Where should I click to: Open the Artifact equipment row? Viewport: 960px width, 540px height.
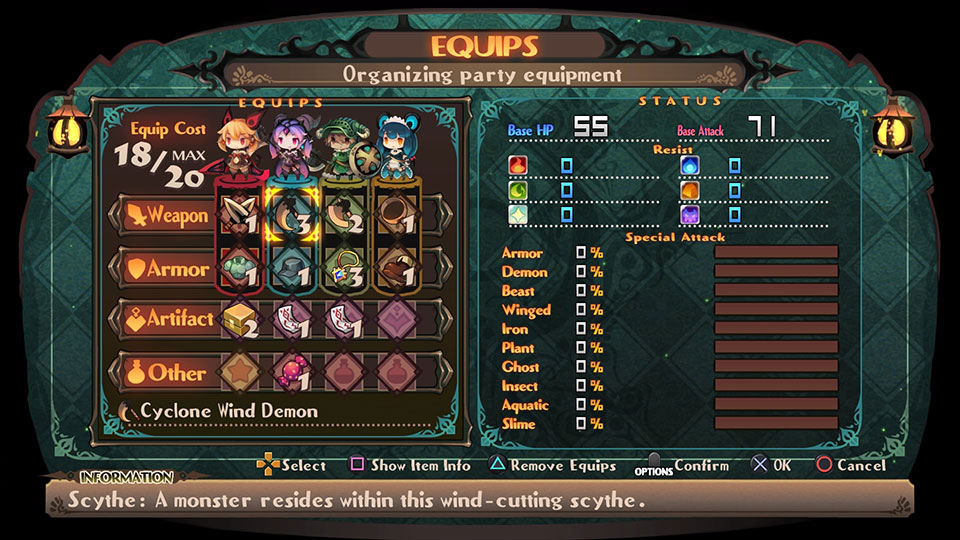[x=166, y=319]
